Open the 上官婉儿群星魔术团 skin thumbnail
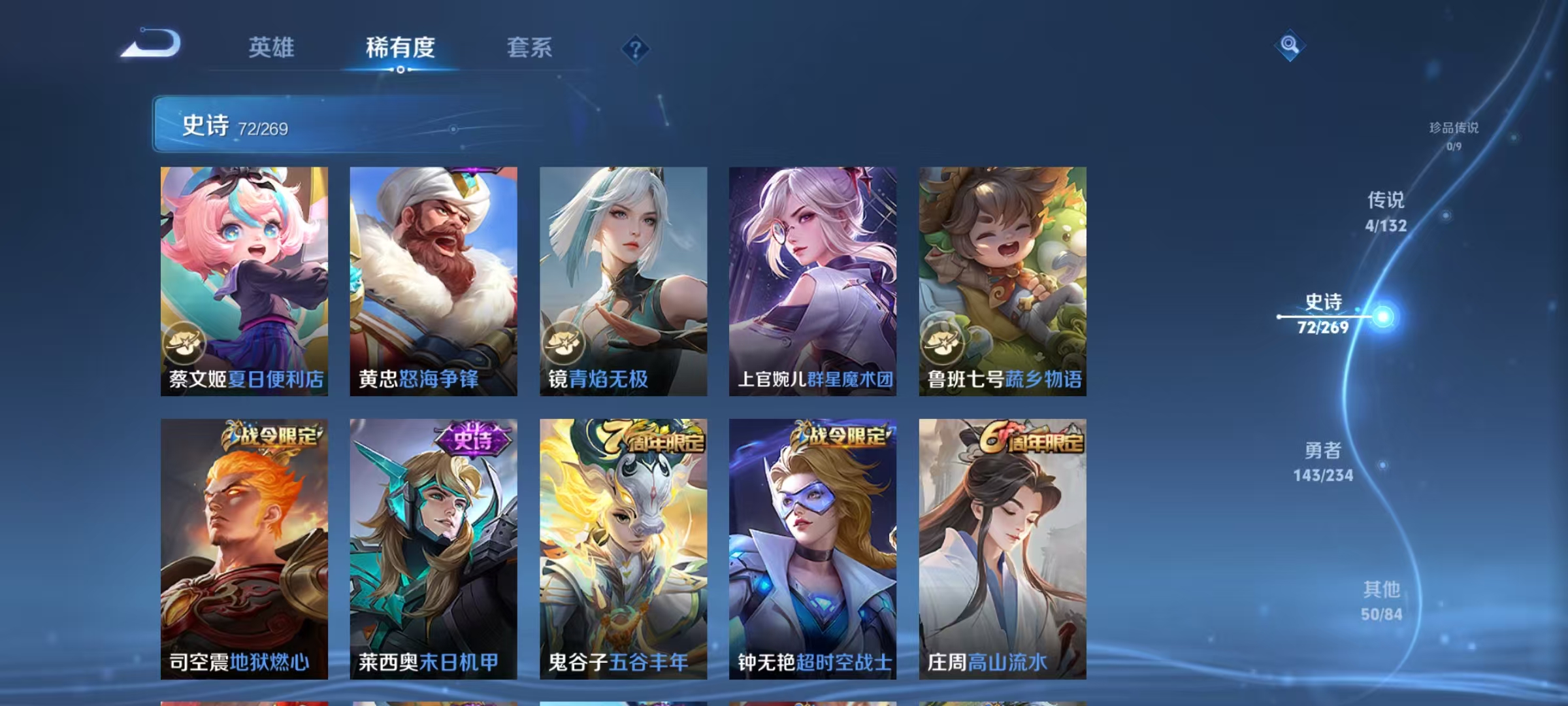This screenshot has width=1568, height=706. 814,281
